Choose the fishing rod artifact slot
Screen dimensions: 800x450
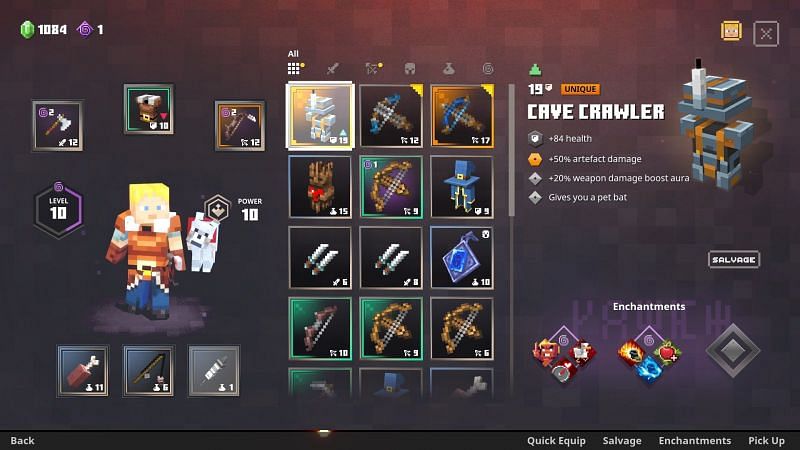(148, 370)
